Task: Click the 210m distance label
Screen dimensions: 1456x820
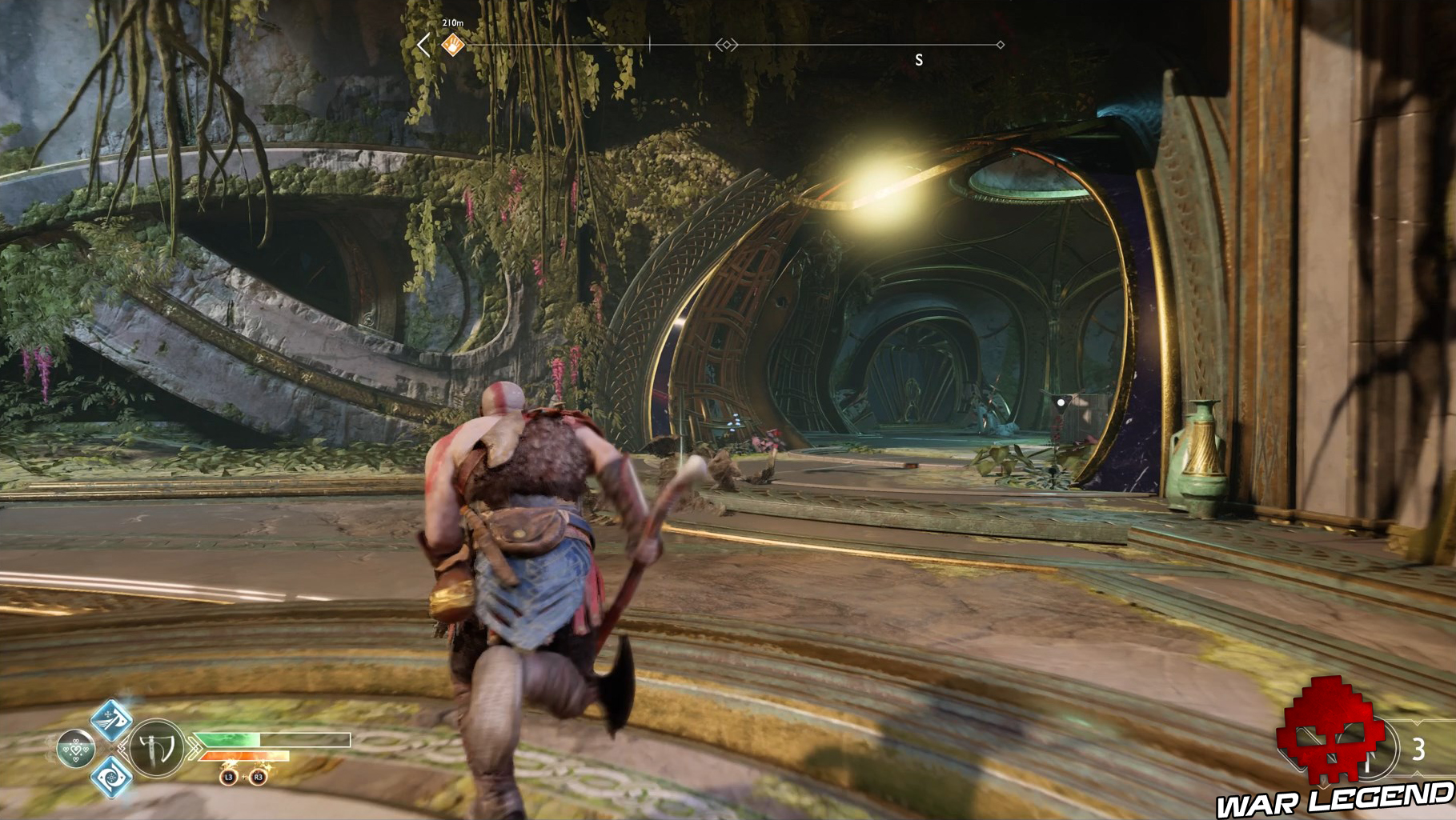Action: [x=453, y=23]
